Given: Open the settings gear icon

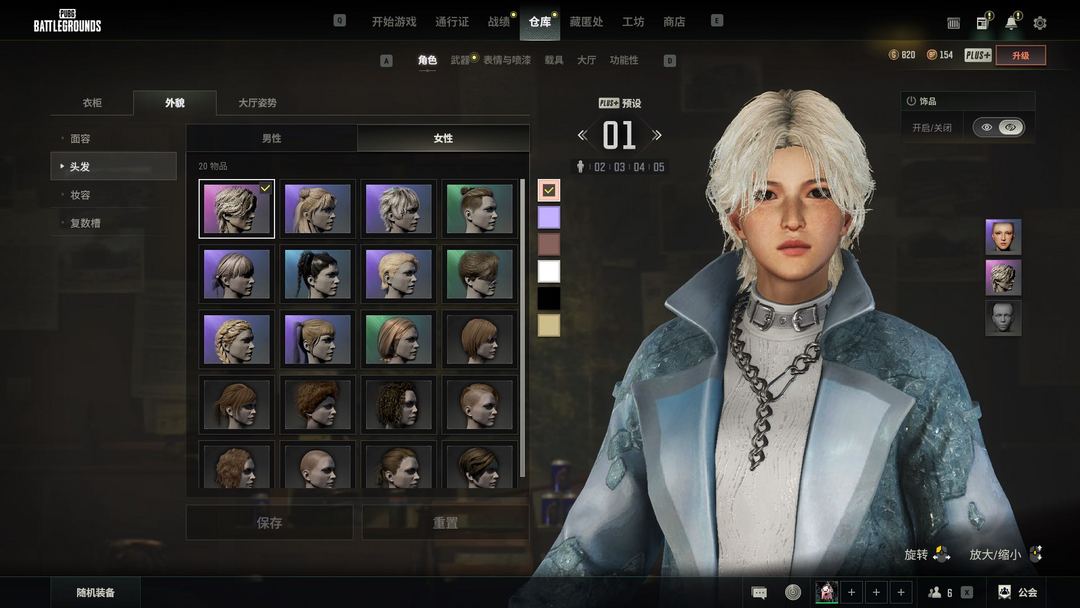Looking at the screenshot, I should point(1040,23).
